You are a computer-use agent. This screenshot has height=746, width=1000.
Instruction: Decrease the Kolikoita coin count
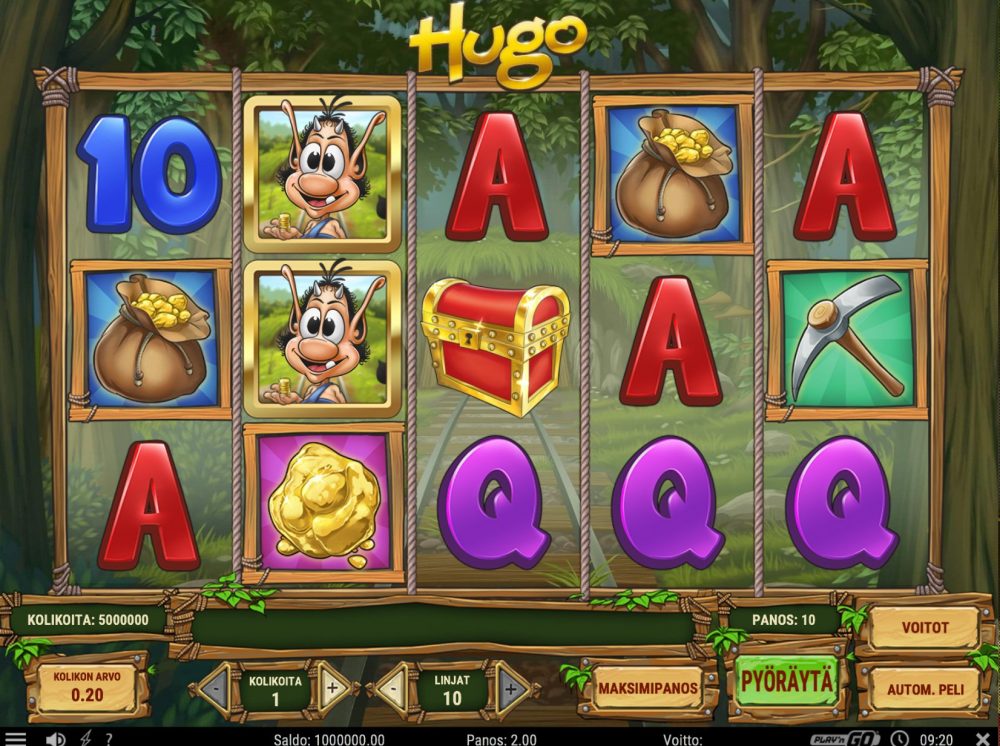tap(214, 687)
